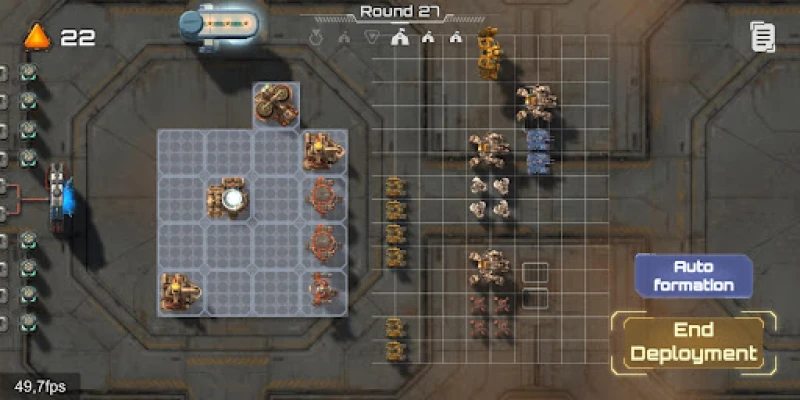This screenshot has width=800, height=400.
Task: Activate Auto formation
Action: (x=693, y=275)
